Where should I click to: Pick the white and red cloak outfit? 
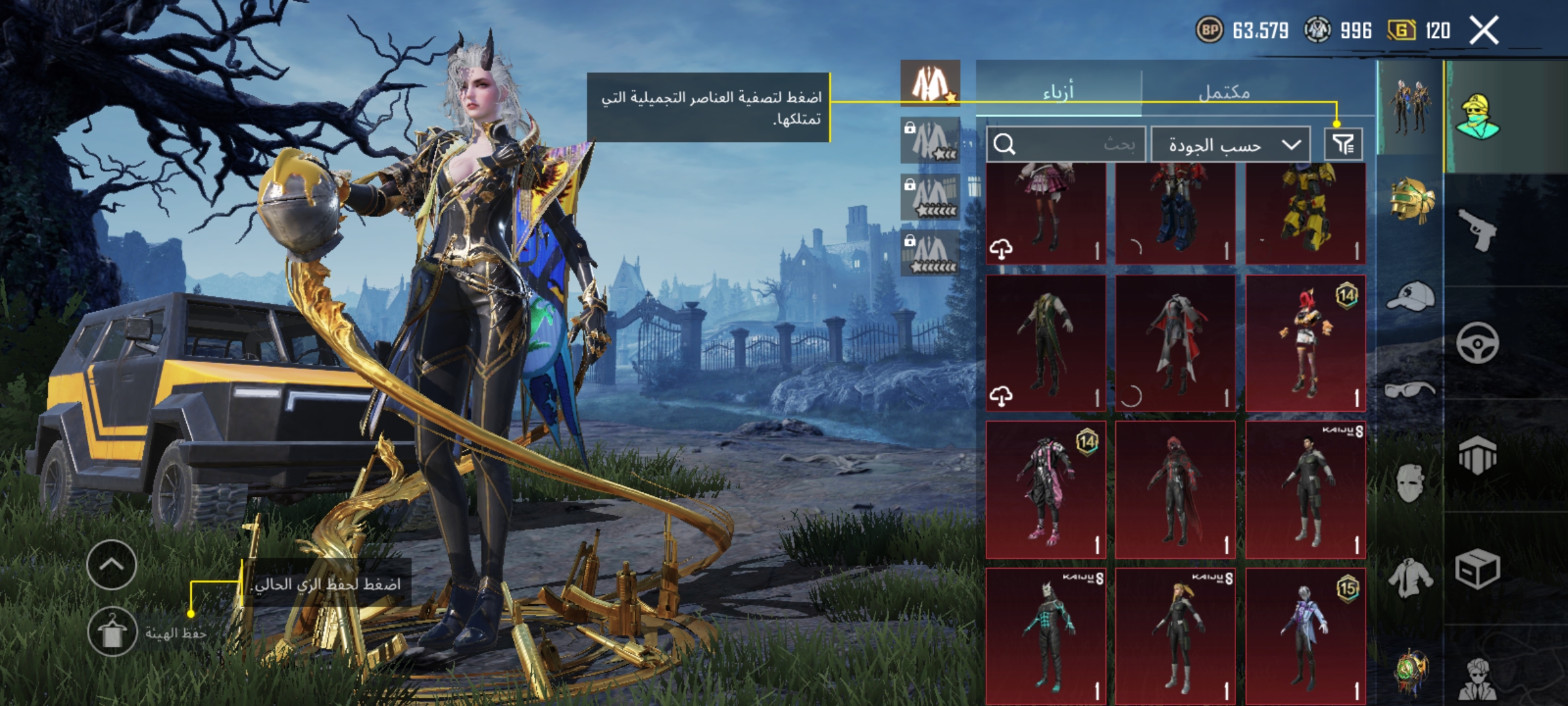point(1175,343)
